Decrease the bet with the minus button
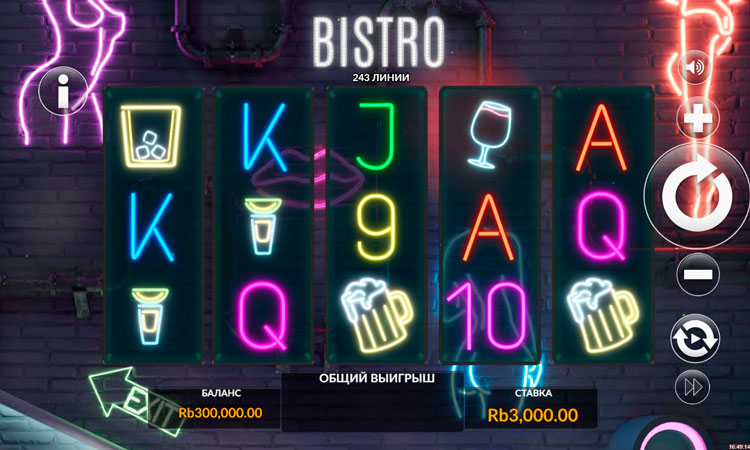The width and height of the screenshot is (750, 450). pos(698,274)
